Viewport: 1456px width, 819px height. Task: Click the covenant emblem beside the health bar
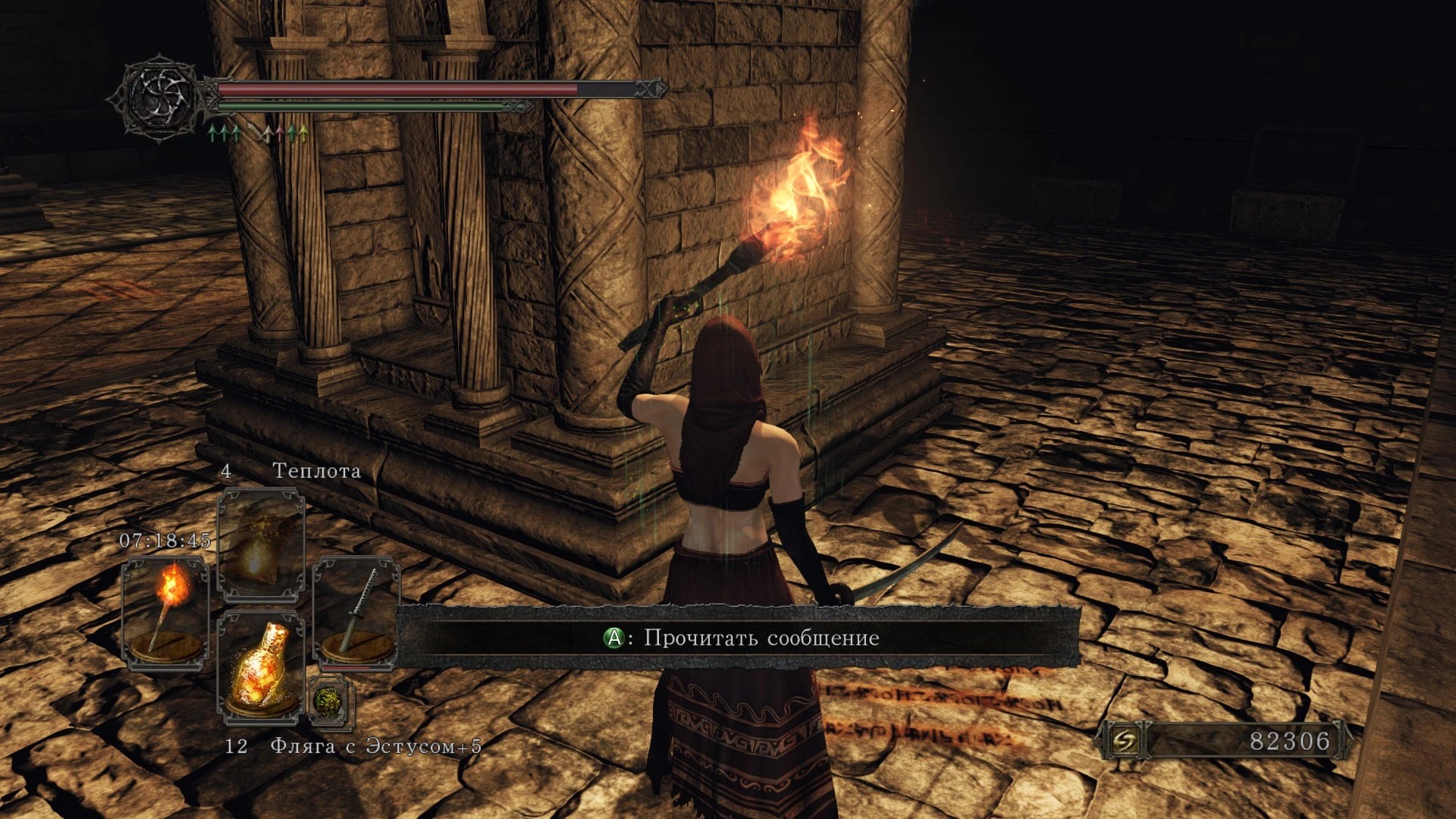pyautogui.click(x=159, y=97)
